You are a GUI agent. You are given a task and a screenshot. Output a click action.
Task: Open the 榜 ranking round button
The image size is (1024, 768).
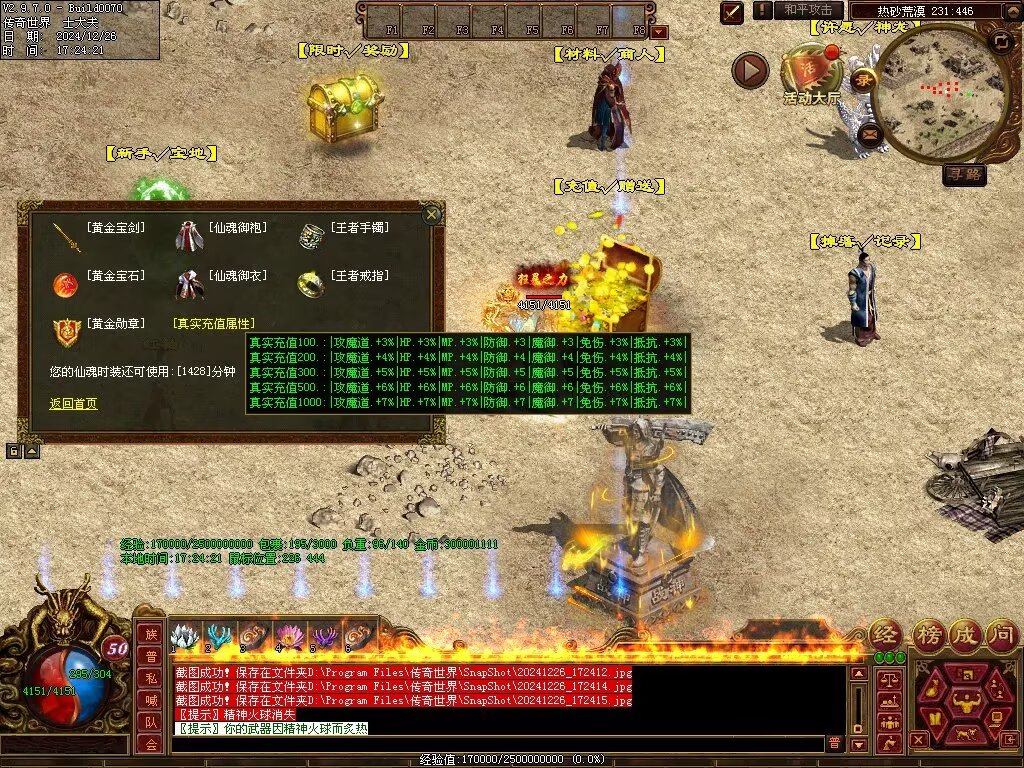pos(929,634)
